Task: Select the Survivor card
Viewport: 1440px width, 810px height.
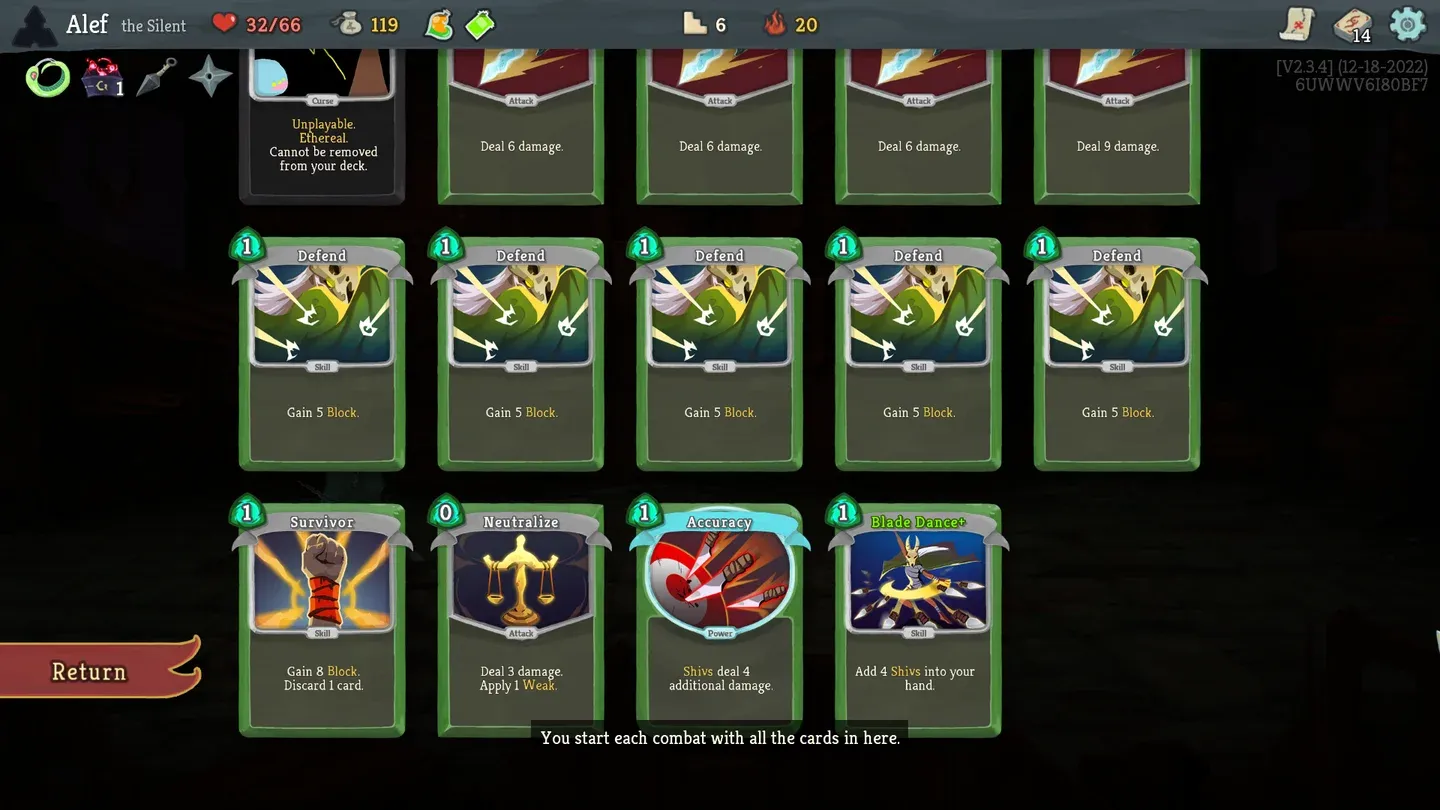Action: click(322, 620)
